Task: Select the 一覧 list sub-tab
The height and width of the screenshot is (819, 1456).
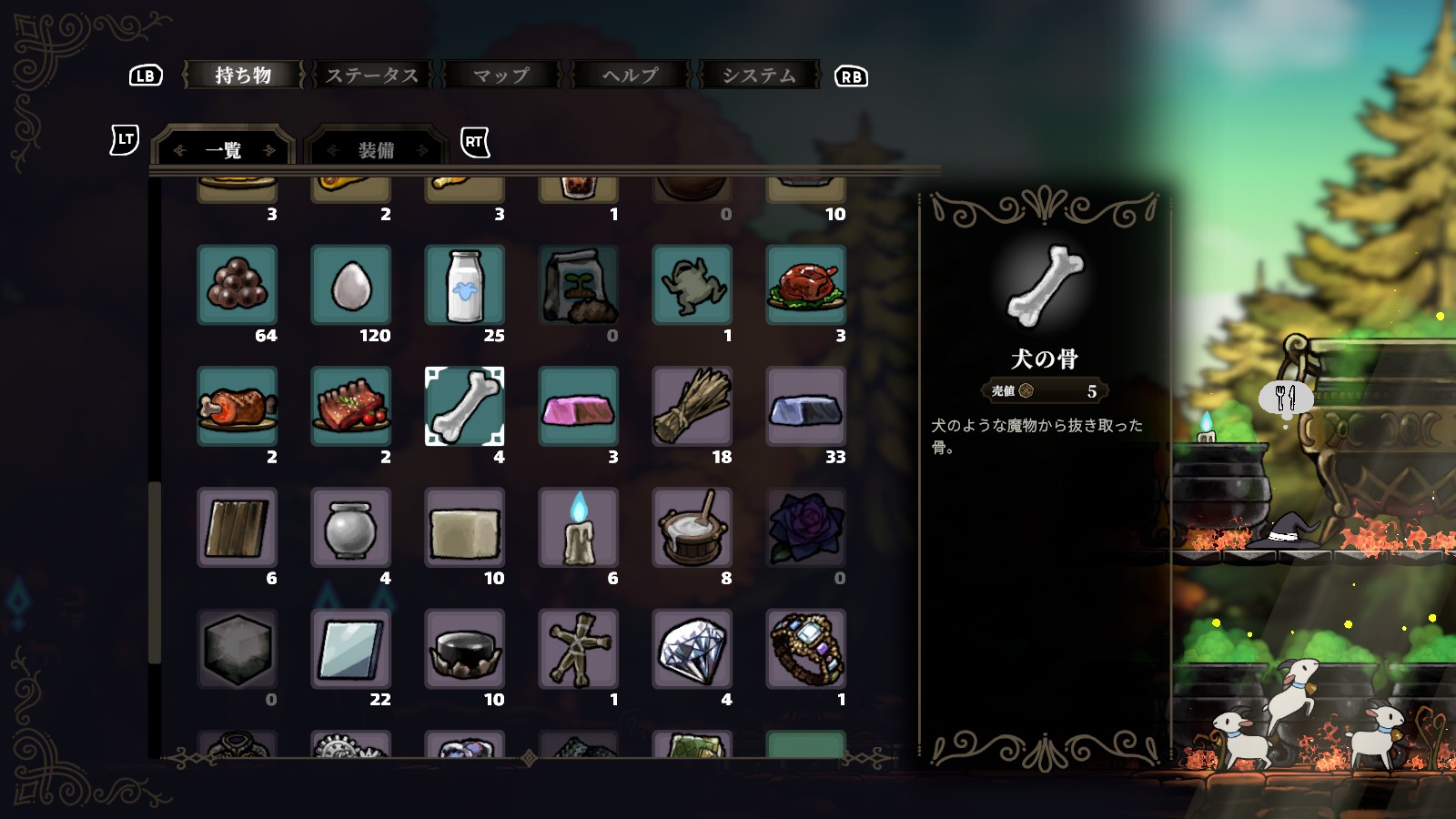Action: pos(224,150)
